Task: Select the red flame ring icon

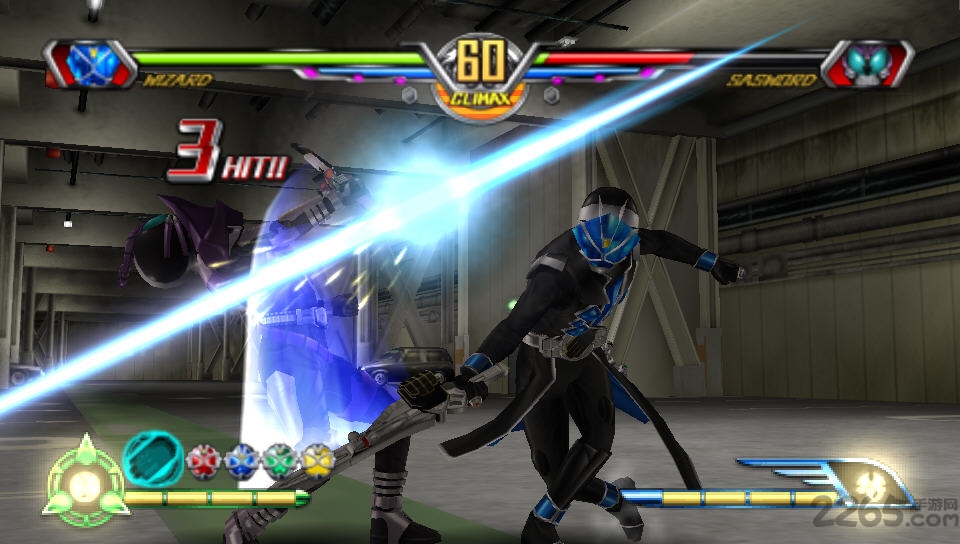Action: coord(201,461)
